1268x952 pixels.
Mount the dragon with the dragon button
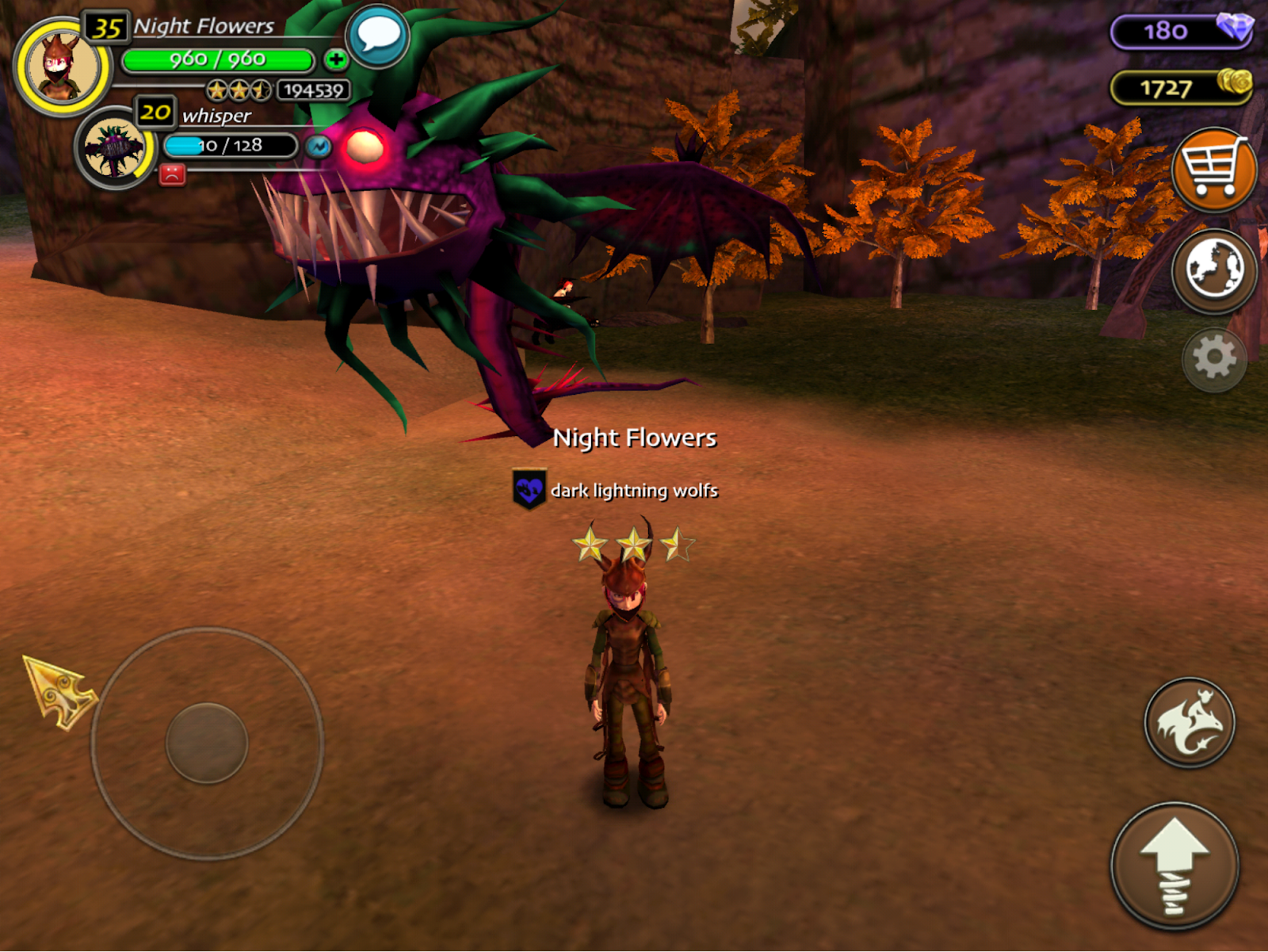coord(1189,722)
